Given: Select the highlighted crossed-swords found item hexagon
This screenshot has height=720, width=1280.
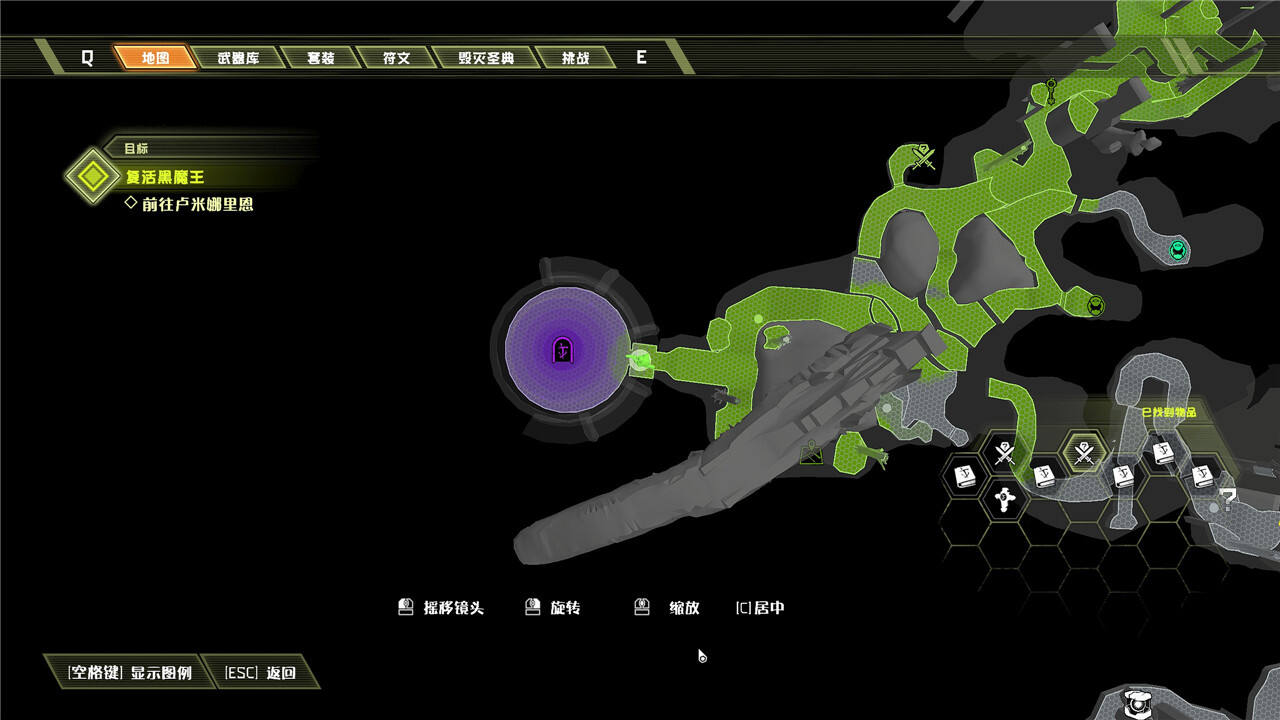Looking at the screenshot, I should tap(1083, 454).
